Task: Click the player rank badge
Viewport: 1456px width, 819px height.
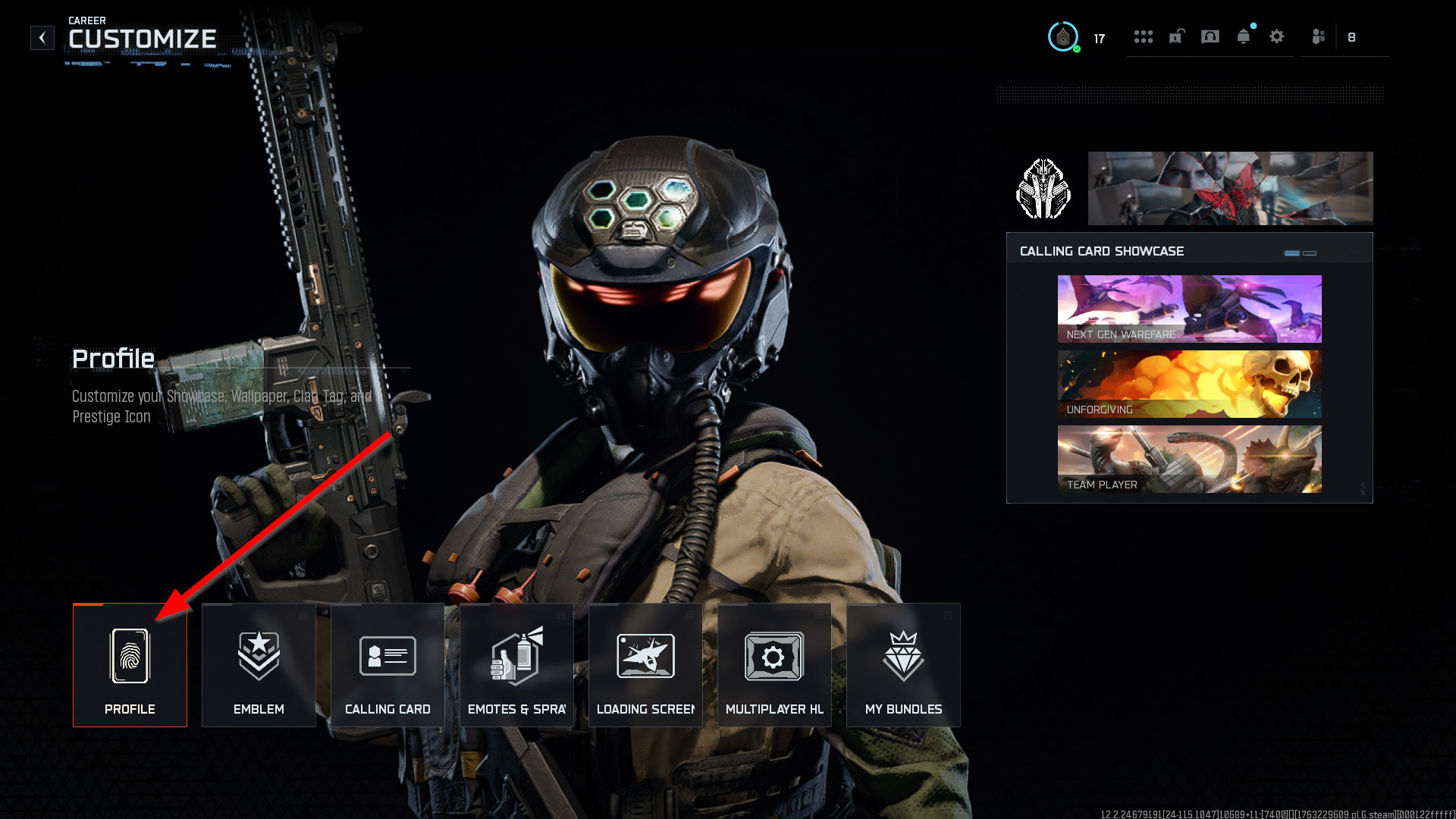Action: (1063, 37)
